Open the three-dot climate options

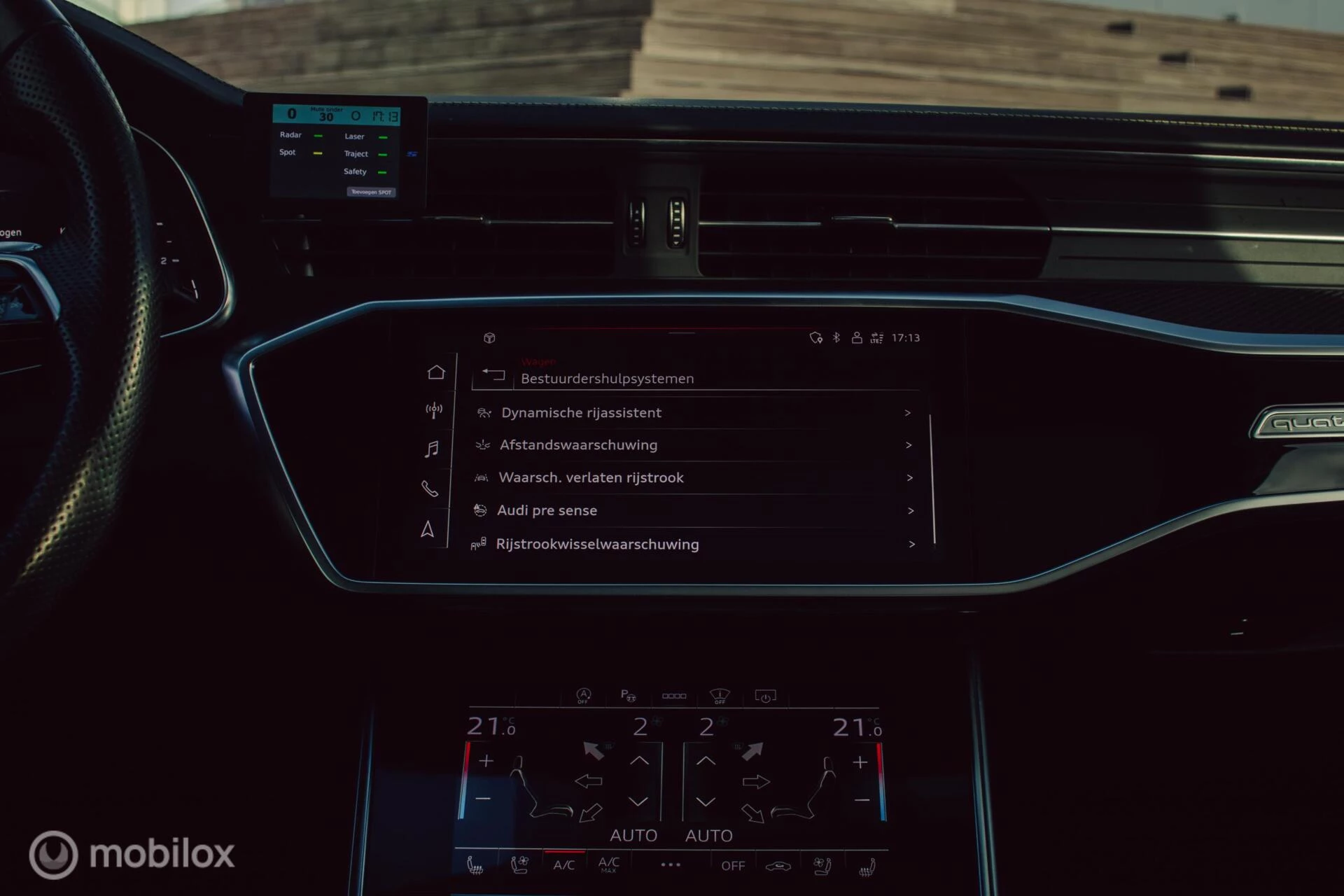[x=671, y=865]
